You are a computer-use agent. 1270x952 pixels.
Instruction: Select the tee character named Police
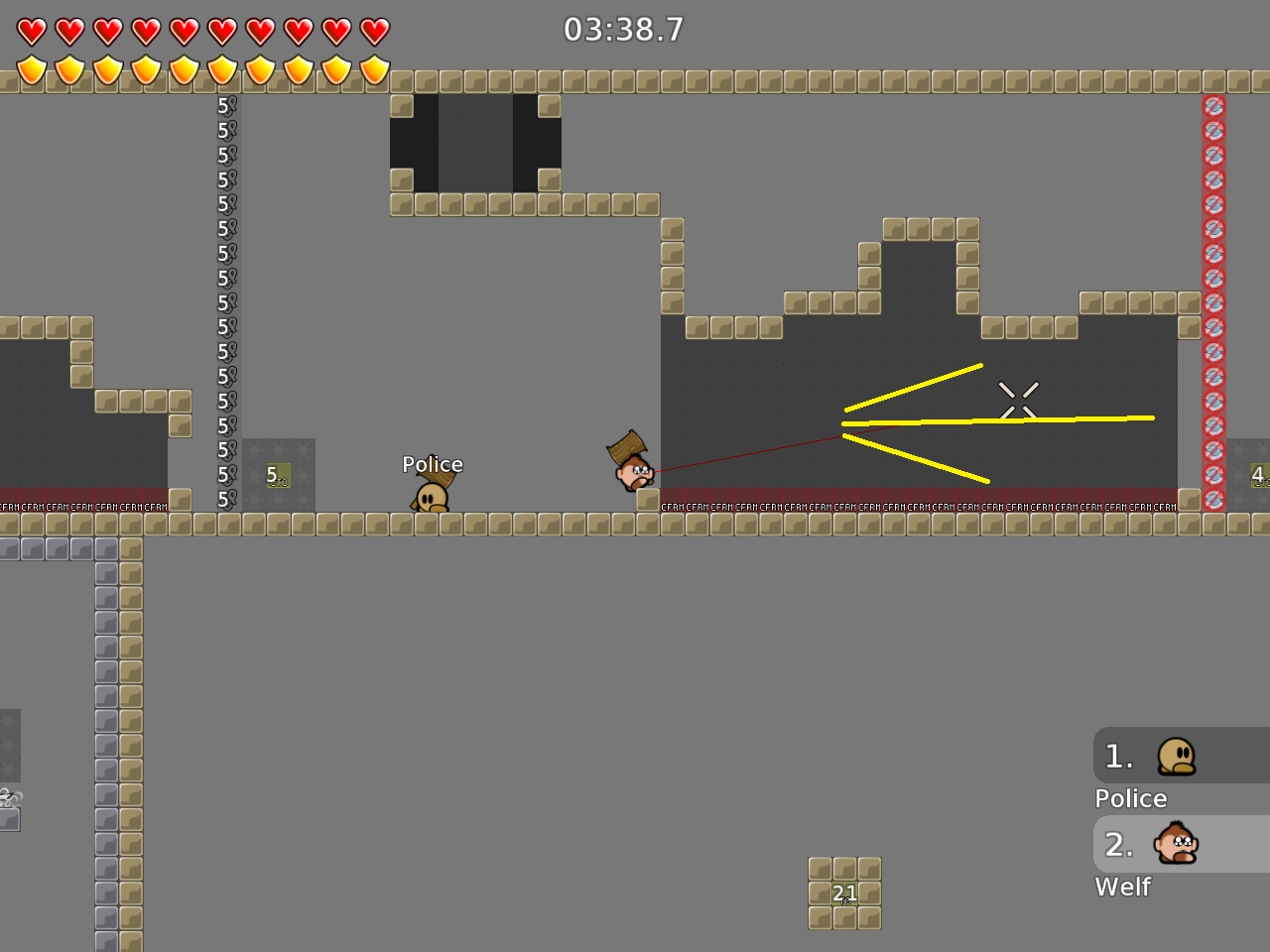tap(434, 491)
